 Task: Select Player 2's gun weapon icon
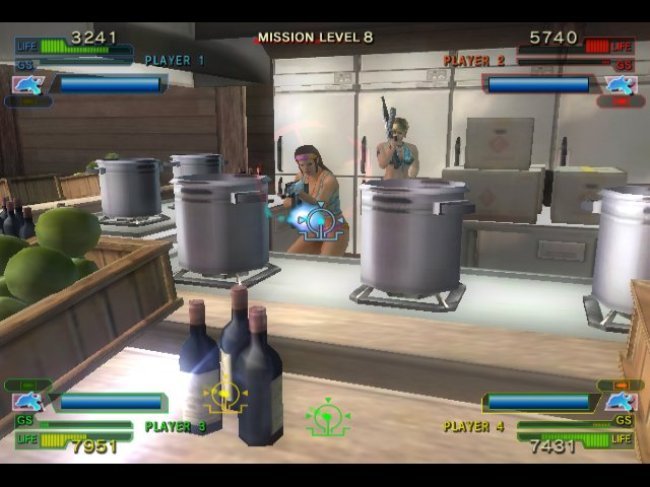pyautogui.click(x=620, y=85)
